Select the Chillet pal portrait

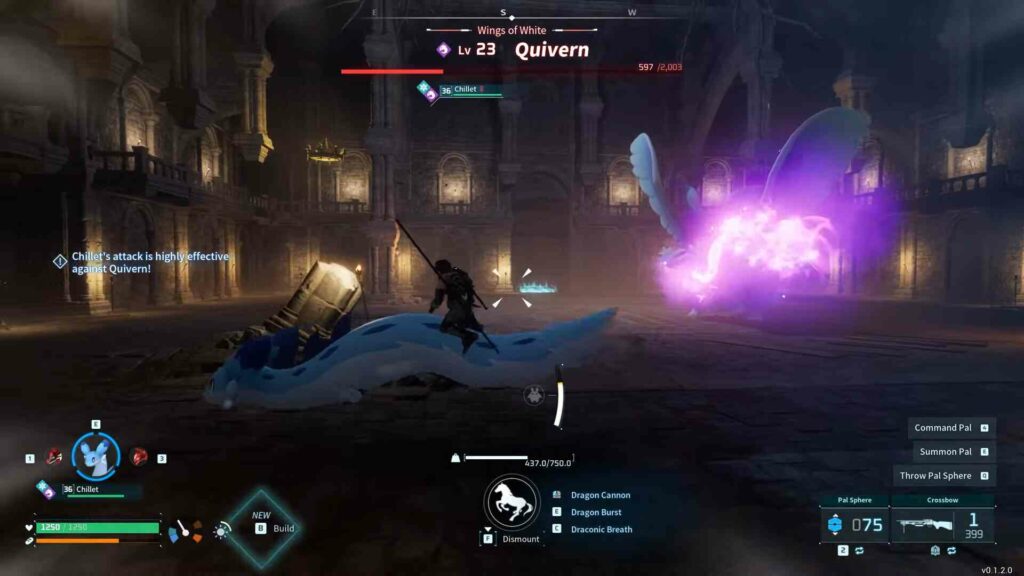pos(96,456)
